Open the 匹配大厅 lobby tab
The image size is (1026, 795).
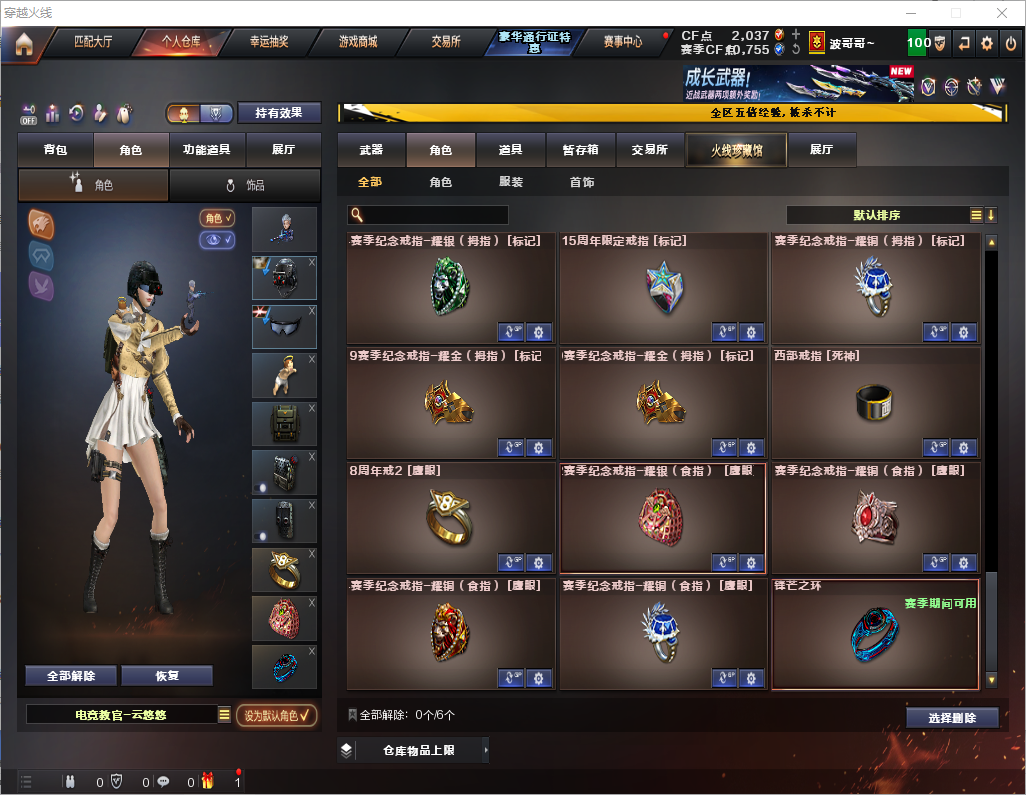point(93,42)
